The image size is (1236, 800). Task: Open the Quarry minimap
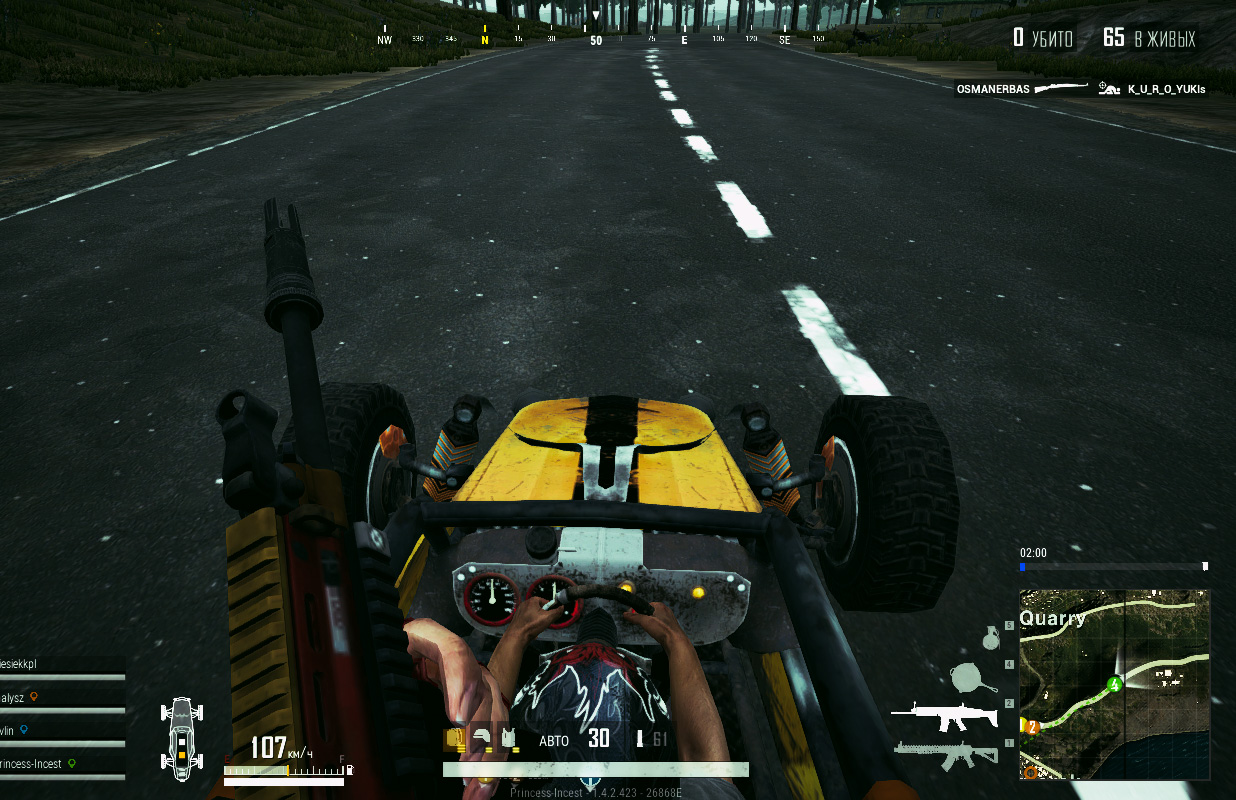point(1114,684)
